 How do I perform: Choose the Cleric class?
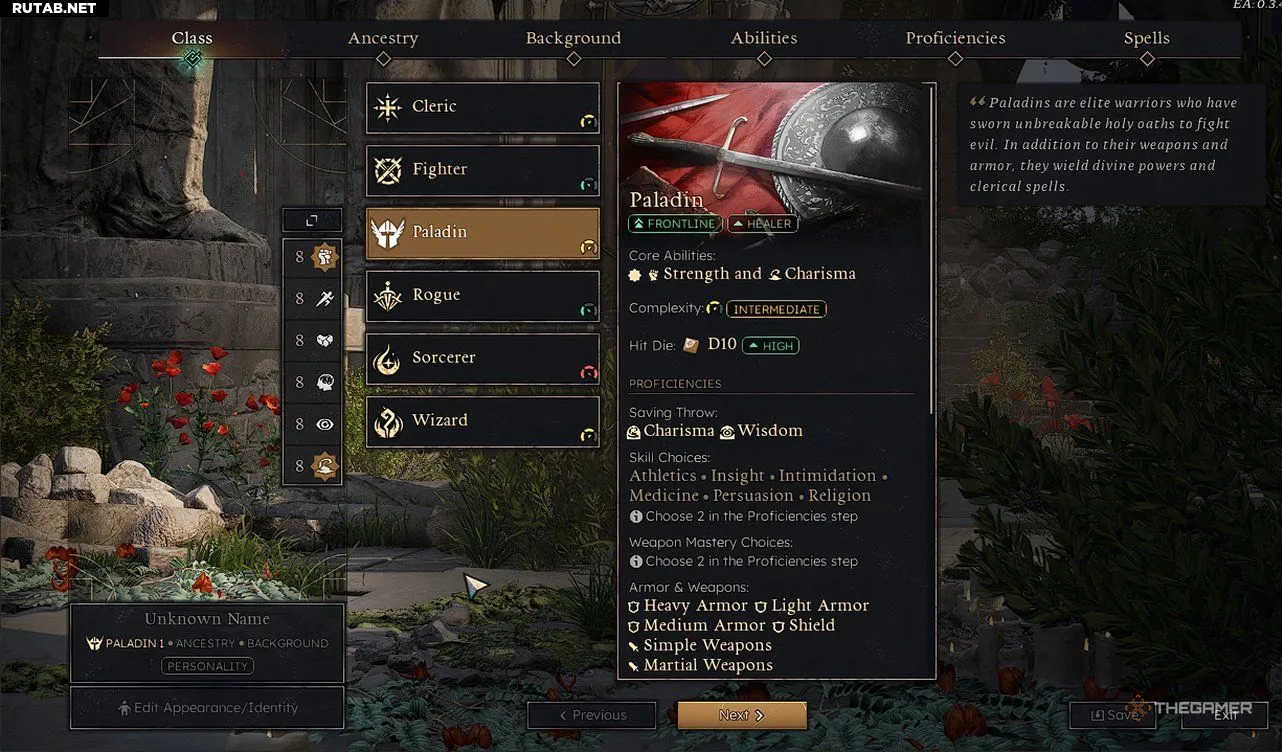coord(483,107)
